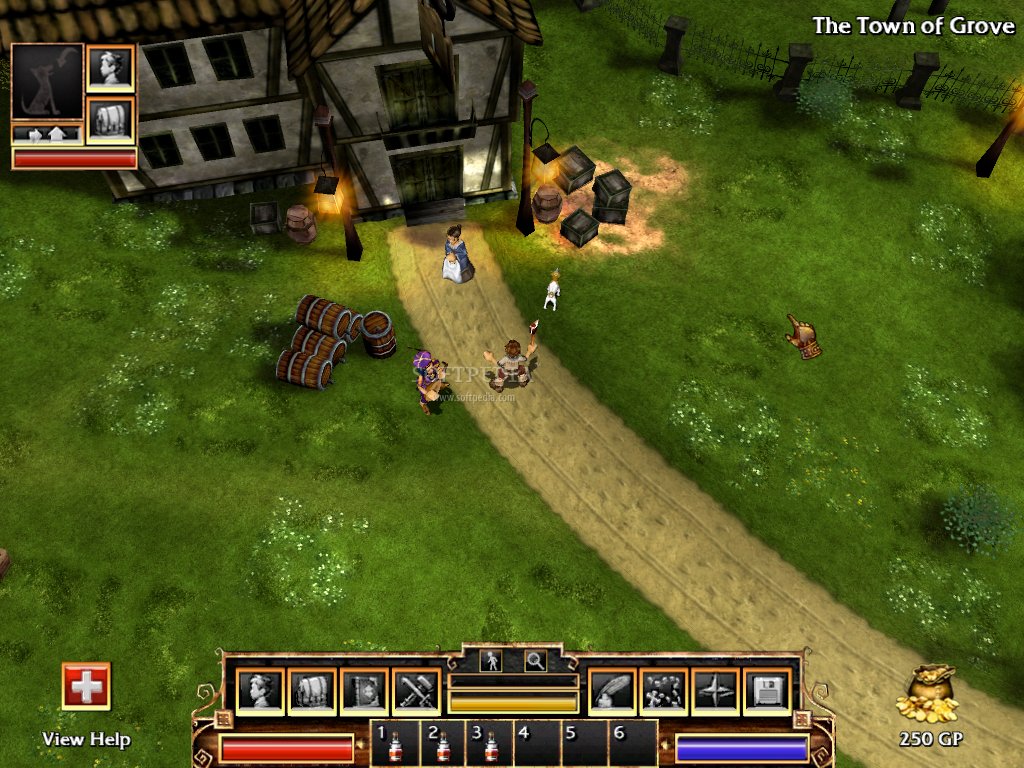Click the pet command button with arrow icons
Screen dimensions: 1024x768
47,134
